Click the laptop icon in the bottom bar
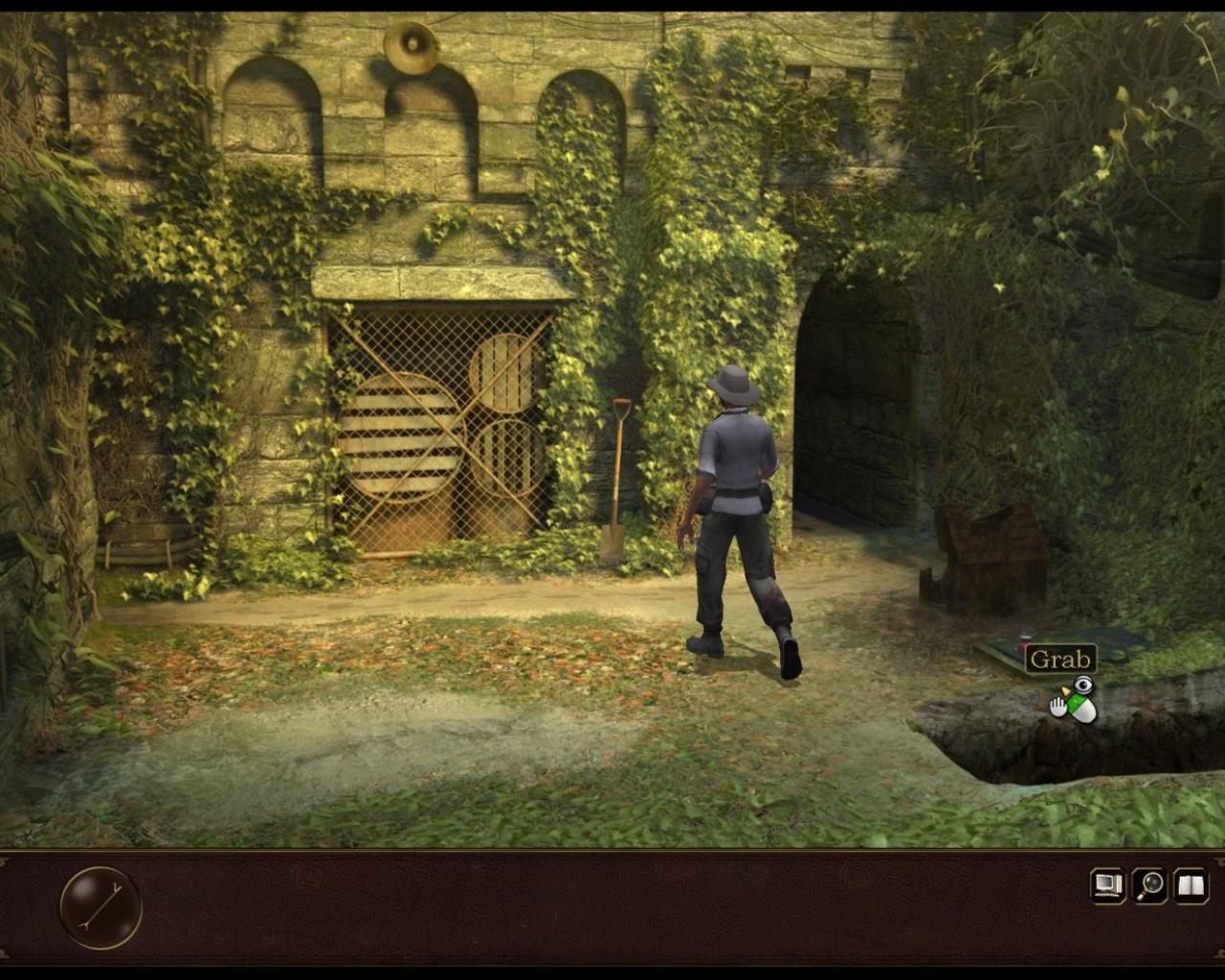This screenshot has width=1225, height=980. point(1108,885)
